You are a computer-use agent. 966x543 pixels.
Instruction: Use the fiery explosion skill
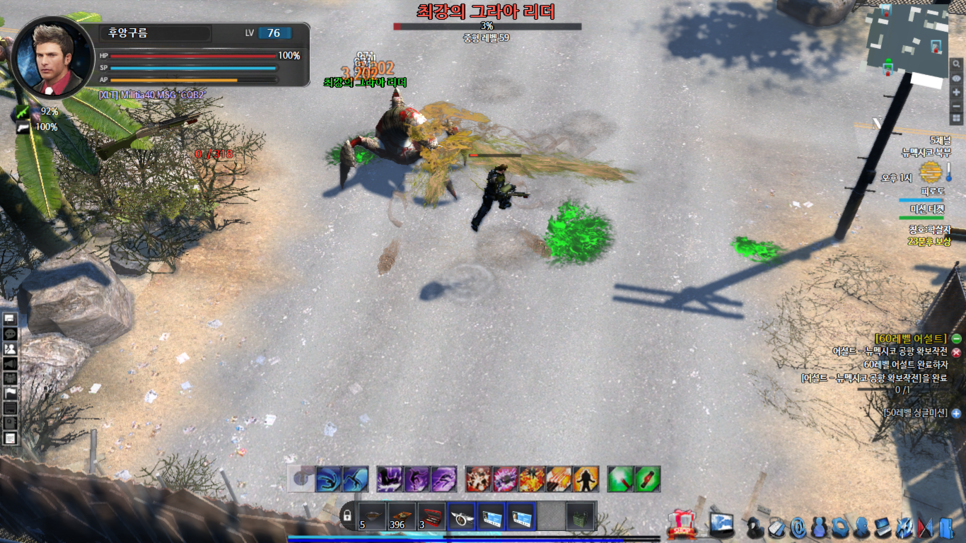(532, 479)
